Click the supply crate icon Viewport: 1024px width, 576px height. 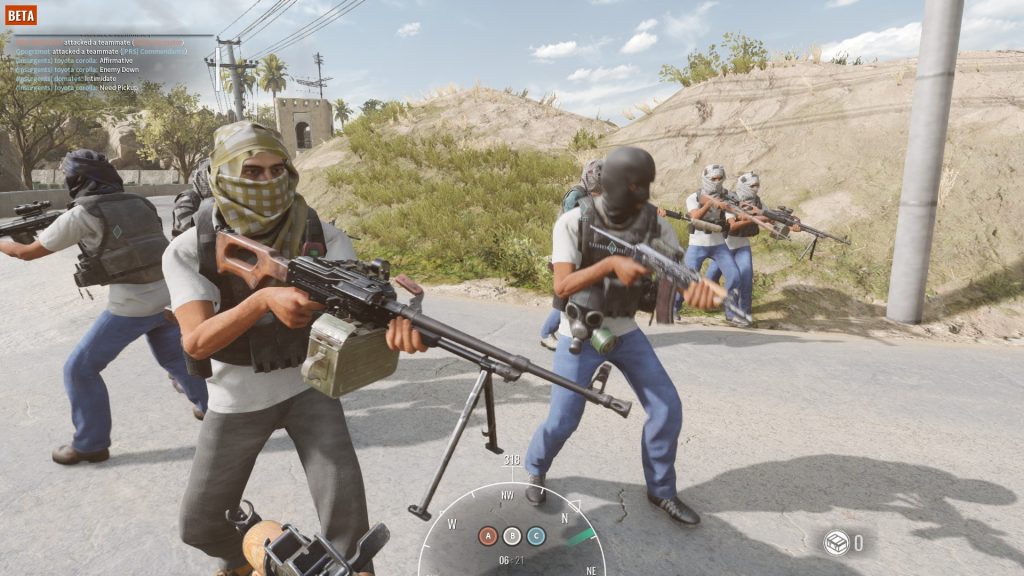pyautogui.click(x=836, y=543)
